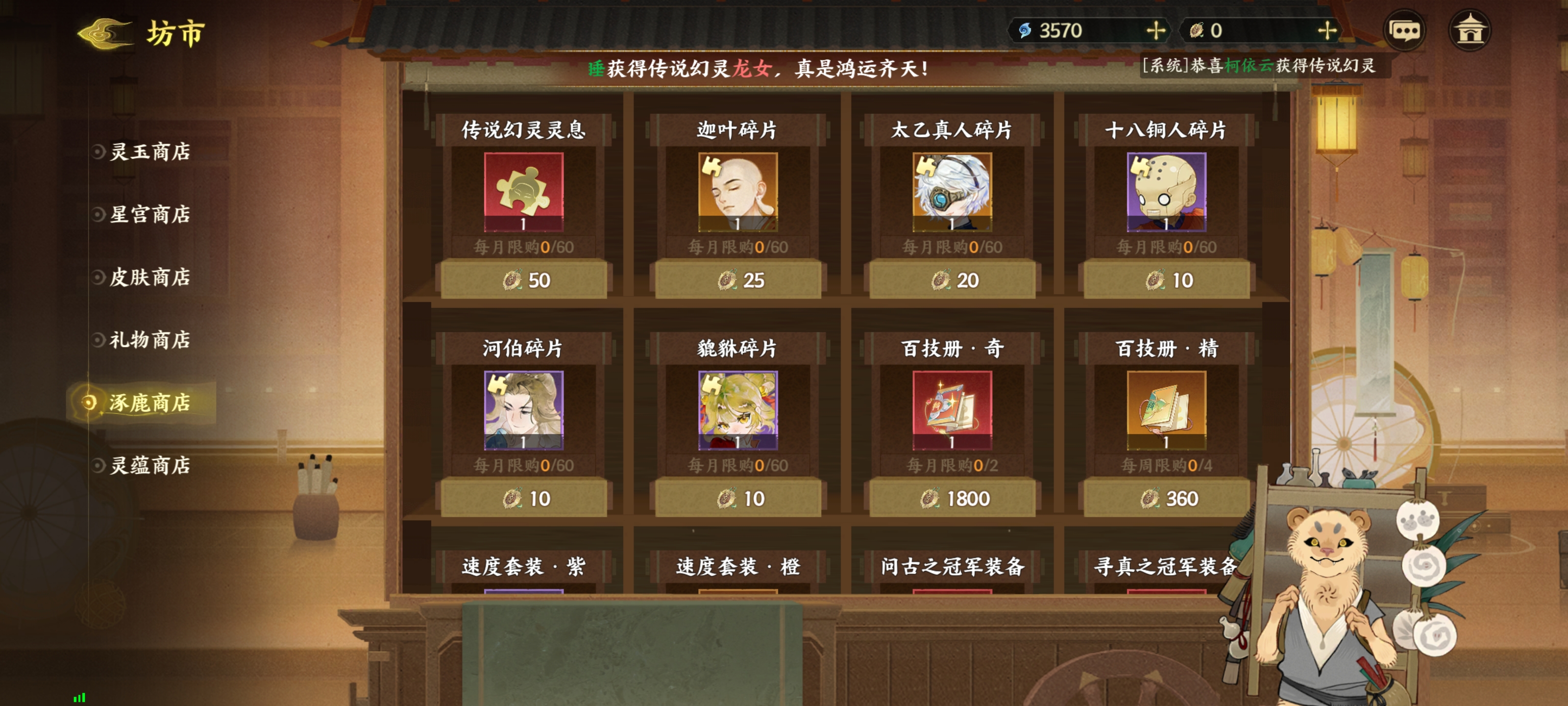Click the 传说幻灵灵息 puzzle piece item icon
Image resolution: width=1568 pixels, height=706 pixels.
pos(523,191)
